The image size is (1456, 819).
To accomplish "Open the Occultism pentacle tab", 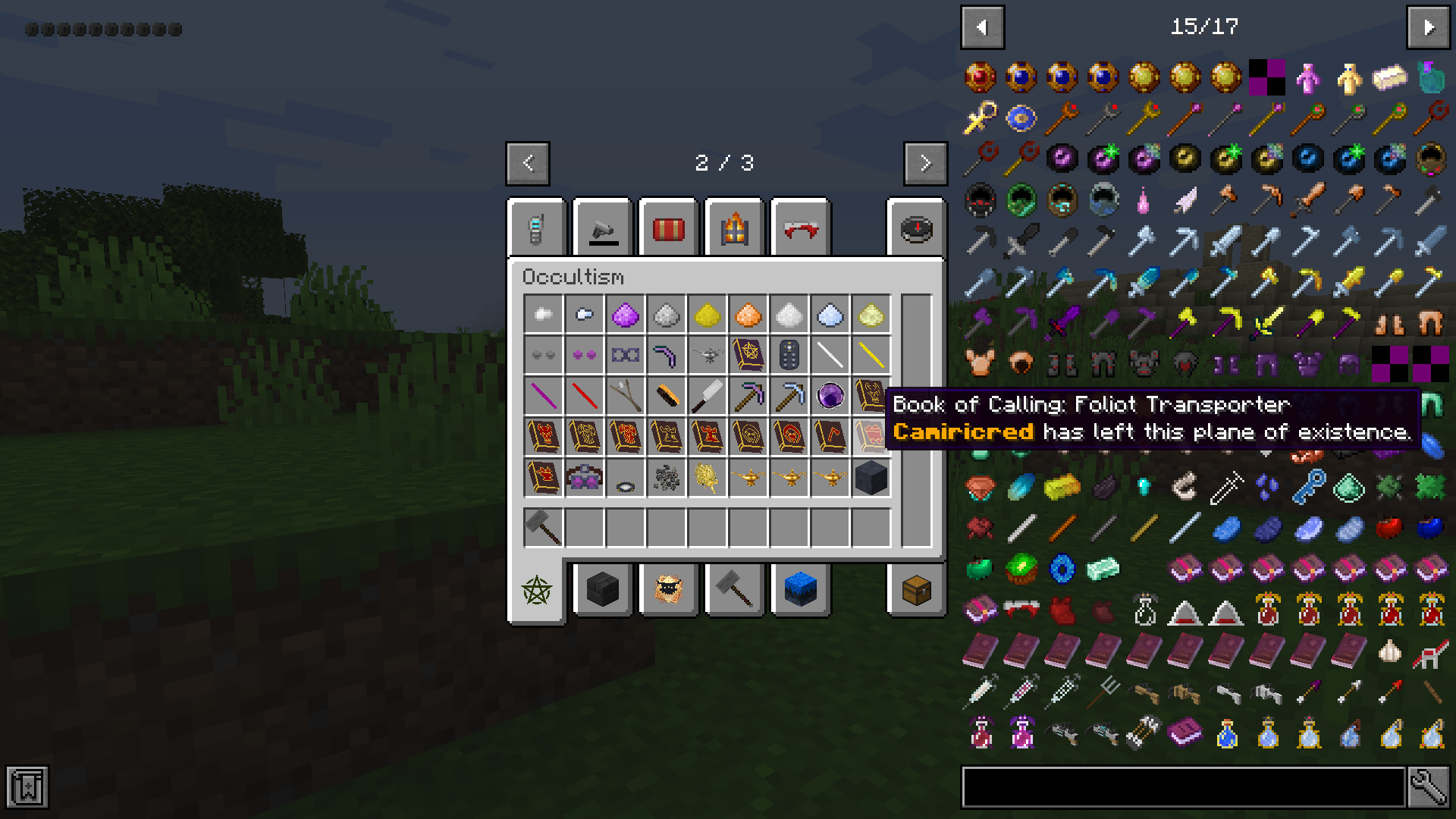I will pyautogui.click(x=536, y=591).
